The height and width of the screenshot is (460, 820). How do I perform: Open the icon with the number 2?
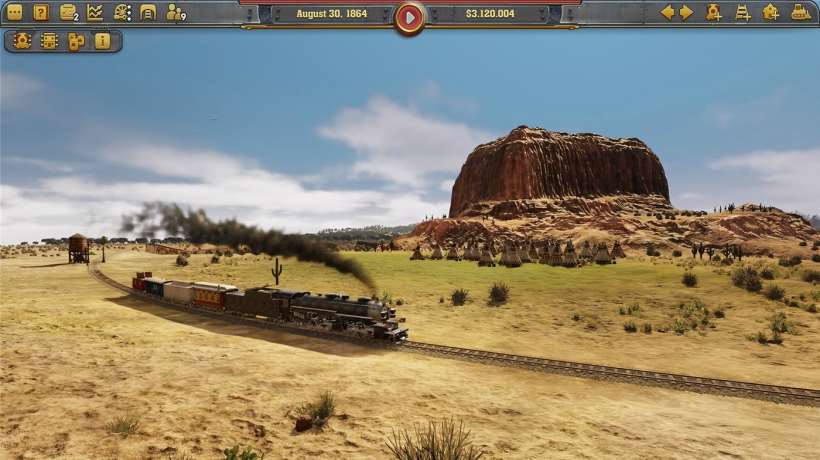[x=68, y=12]
